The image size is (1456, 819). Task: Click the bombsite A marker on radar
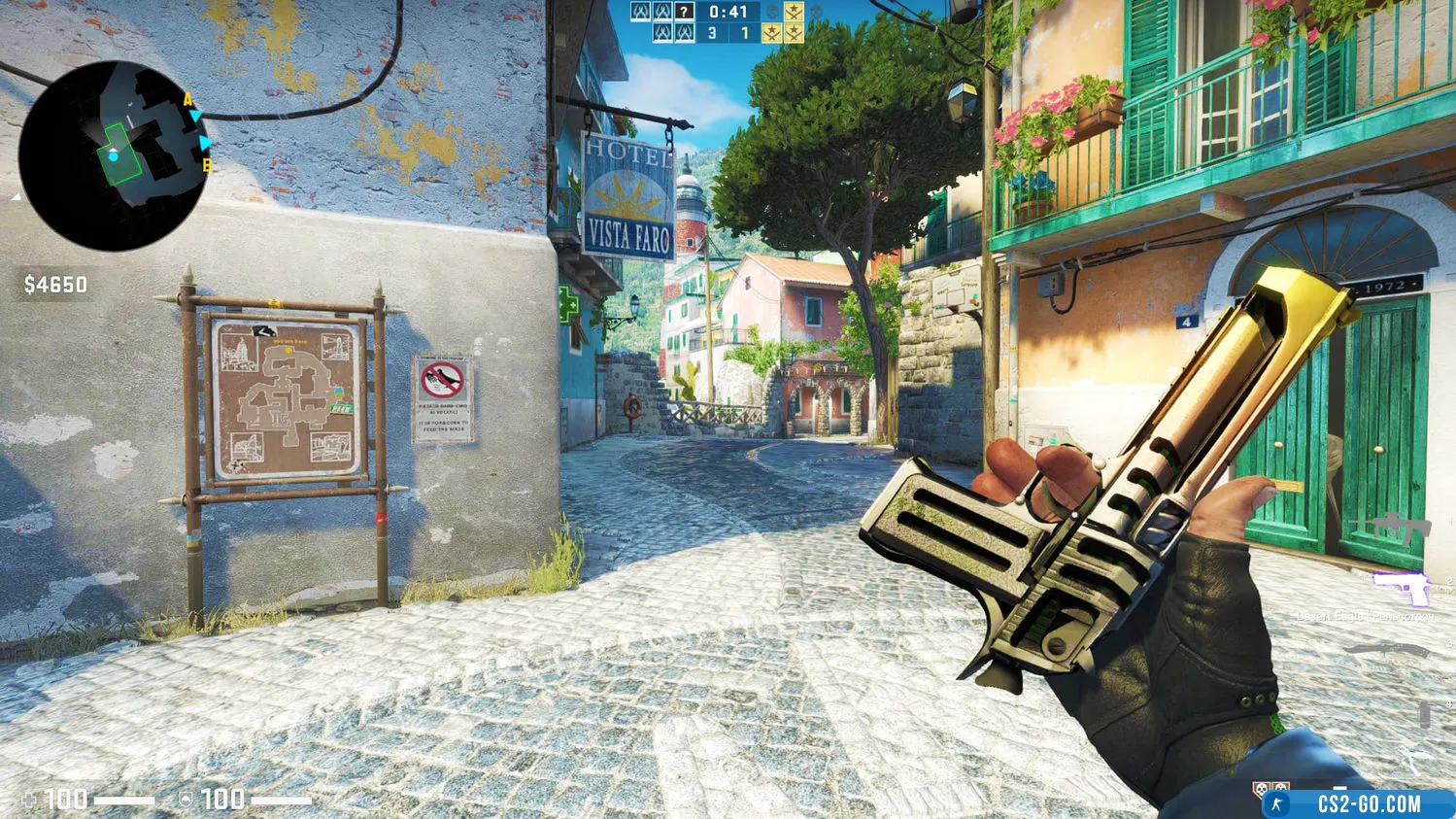point(188,99)
